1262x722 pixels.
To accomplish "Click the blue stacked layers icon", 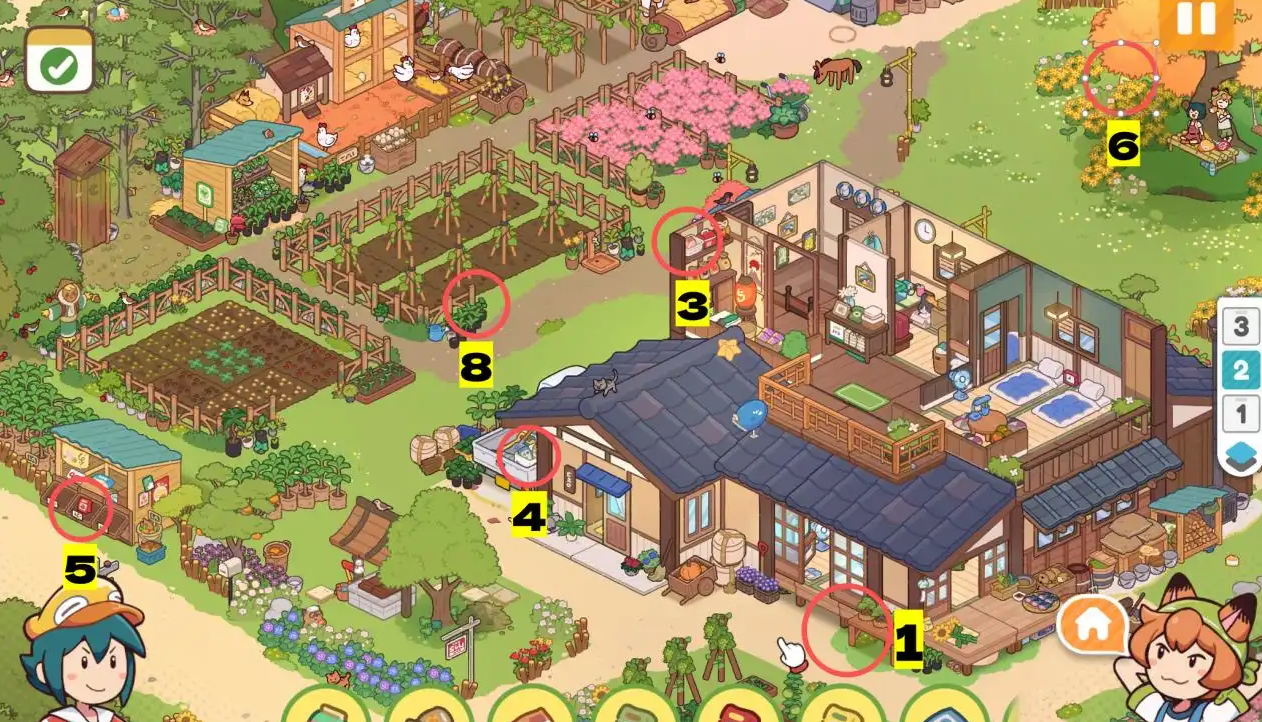I will [1241, 454].
